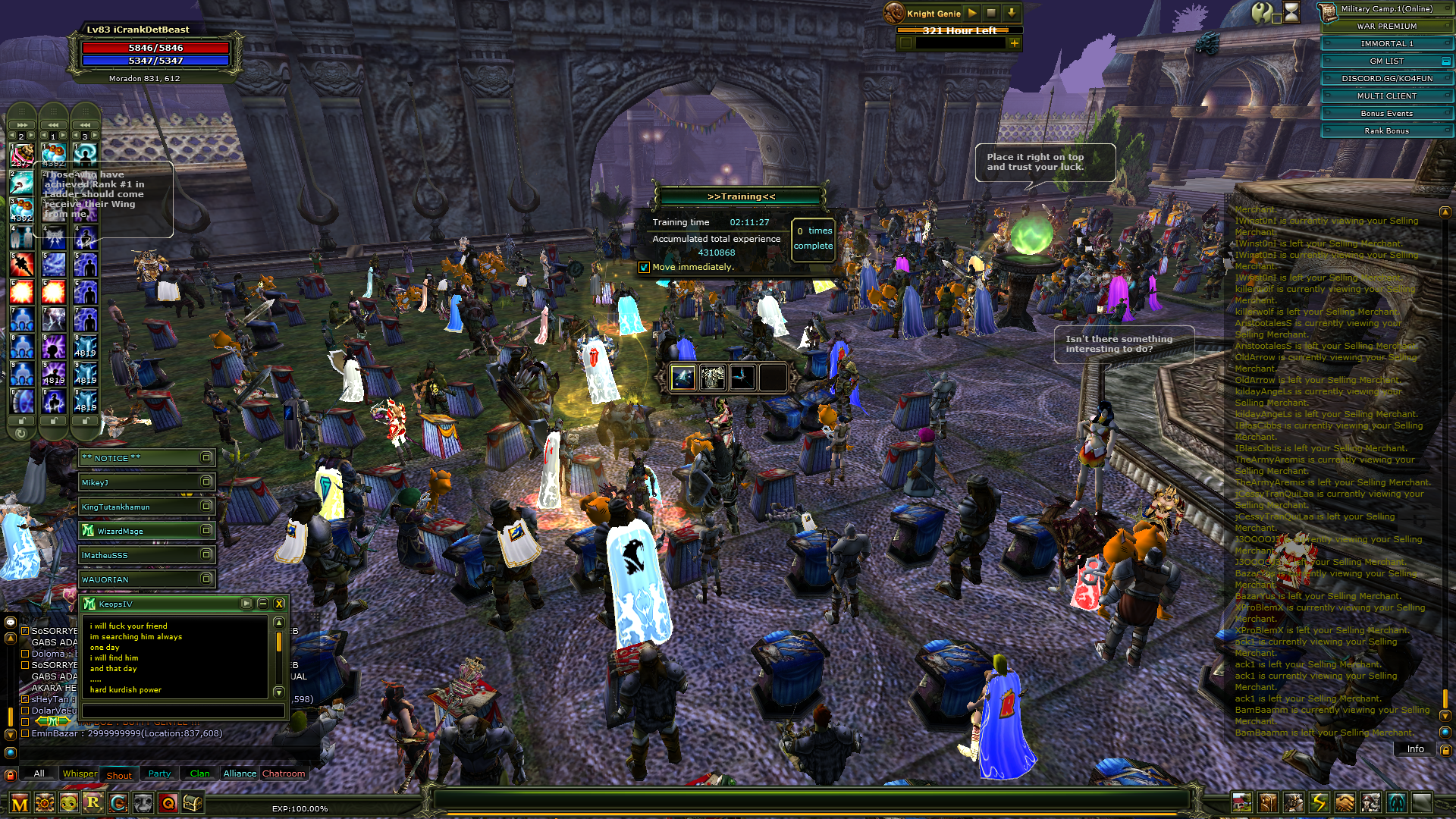Open the Bonus Events panel
The image size is (1456, 819).
point(1386,114)
